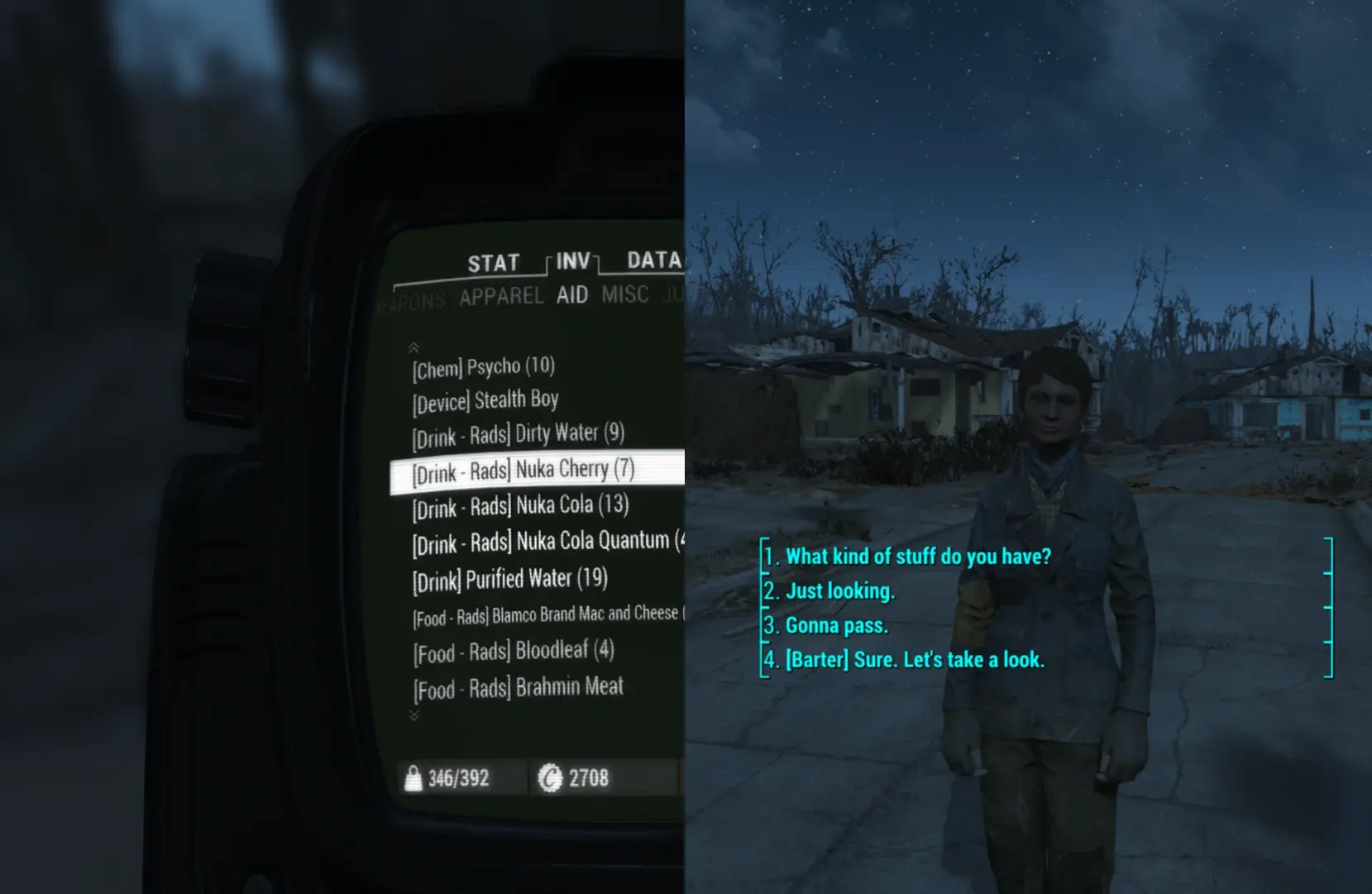
Task: Choose the MISC inventory category
Action: (x=624, y=294)
